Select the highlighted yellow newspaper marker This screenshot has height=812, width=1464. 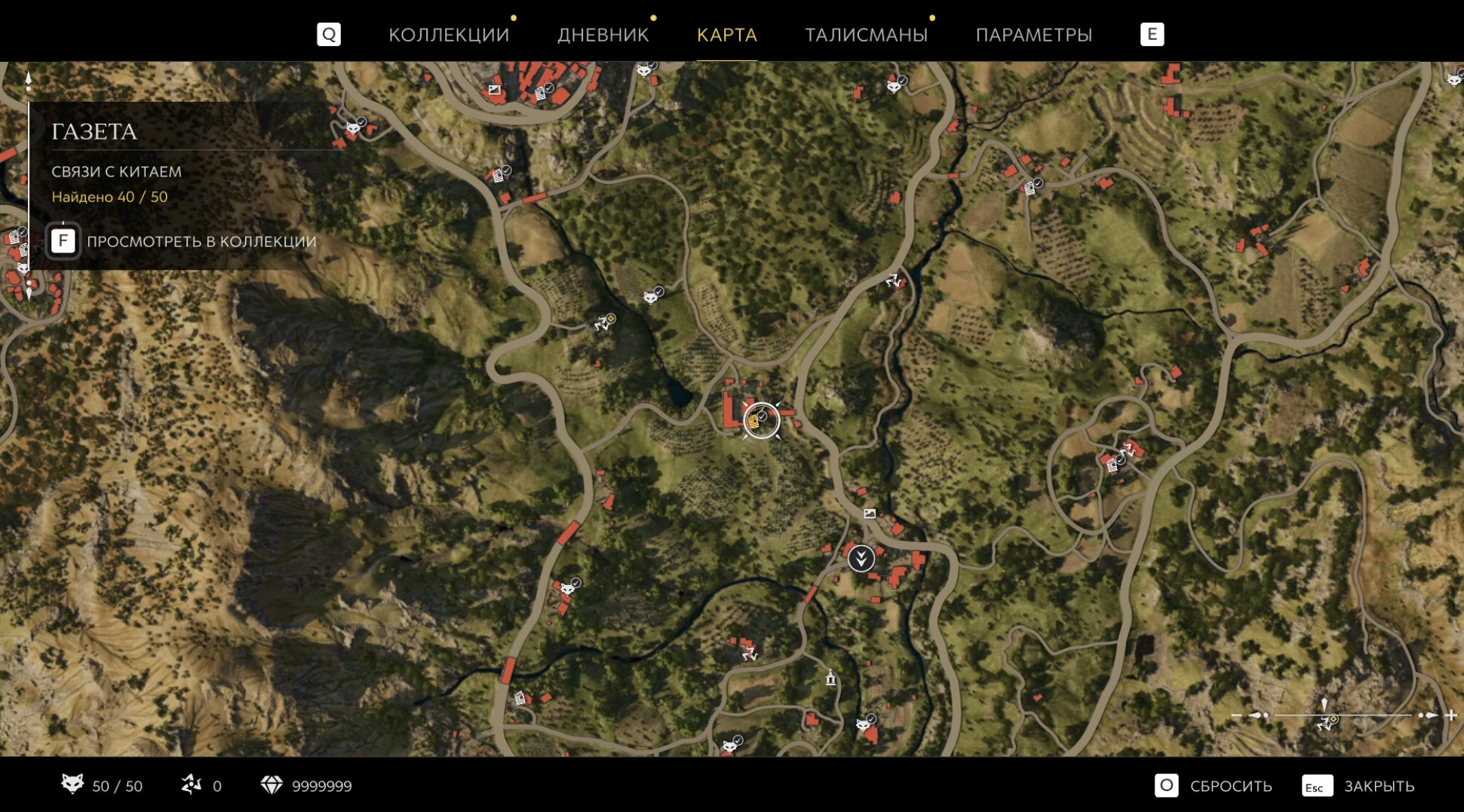click(756, 421)
